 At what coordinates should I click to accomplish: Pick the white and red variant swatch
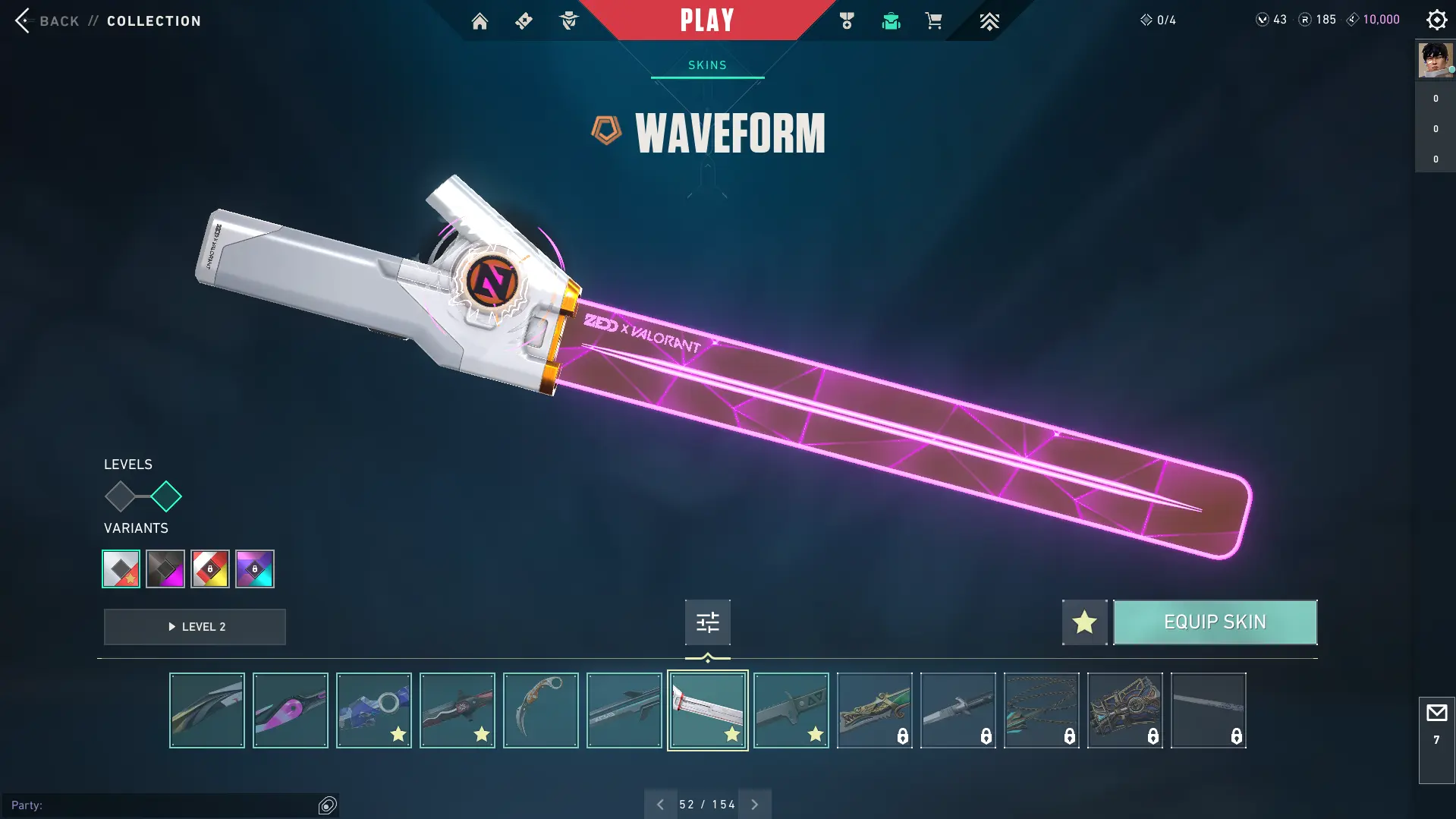pyautogui.click(x=121, y=569)
